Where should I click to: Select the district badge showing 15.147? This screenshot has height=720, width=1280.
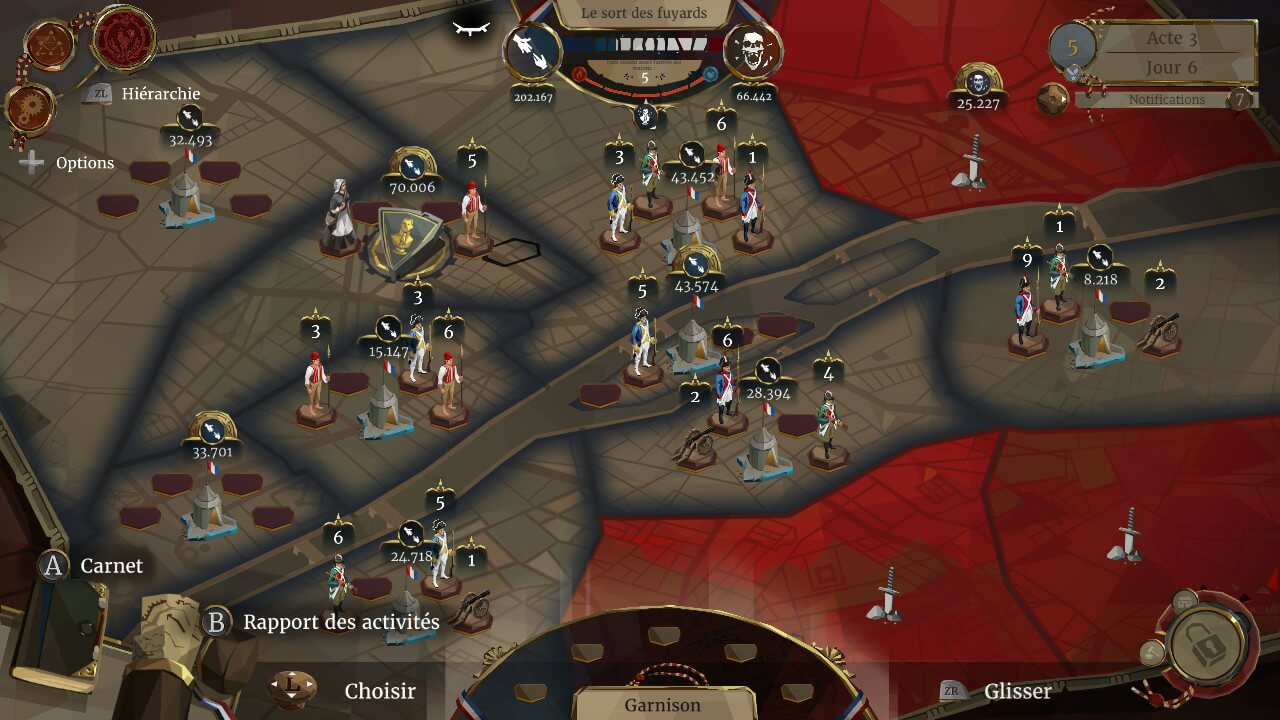(x=388, y=331)
